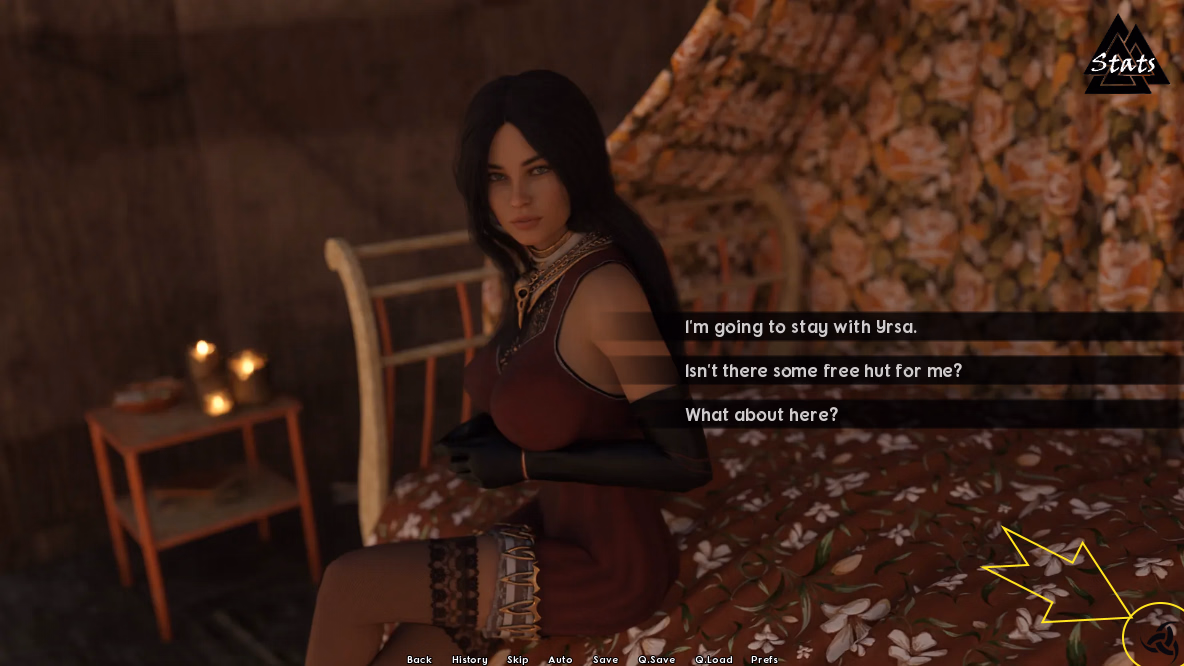The image size is (1184, 666).
Task: Go Back one dialogue step
Action: 419,659
